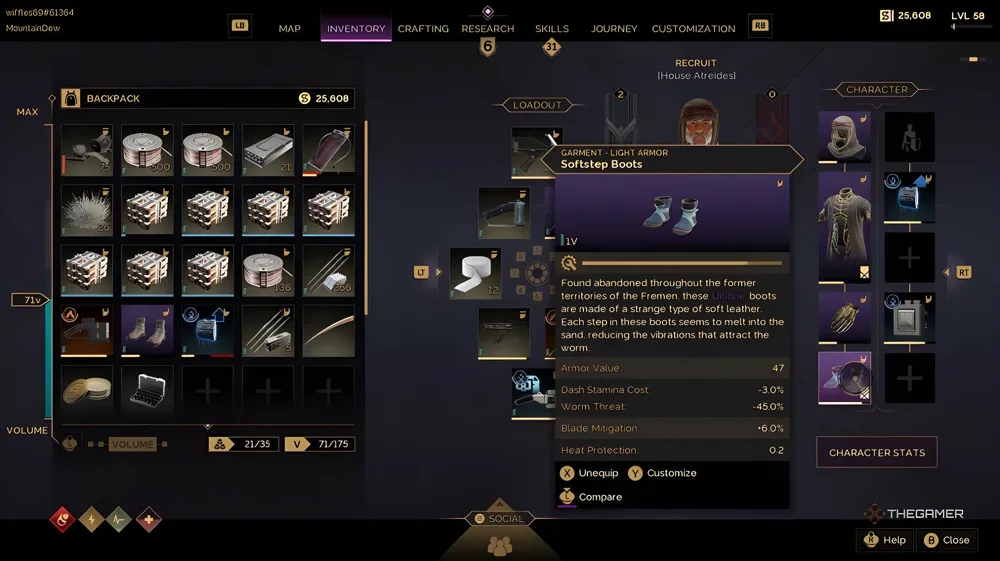Image resolution: width=1000 pixels, height=561 pixels.
Task: Switch to the Customization tab
Action: coord(693,29)
